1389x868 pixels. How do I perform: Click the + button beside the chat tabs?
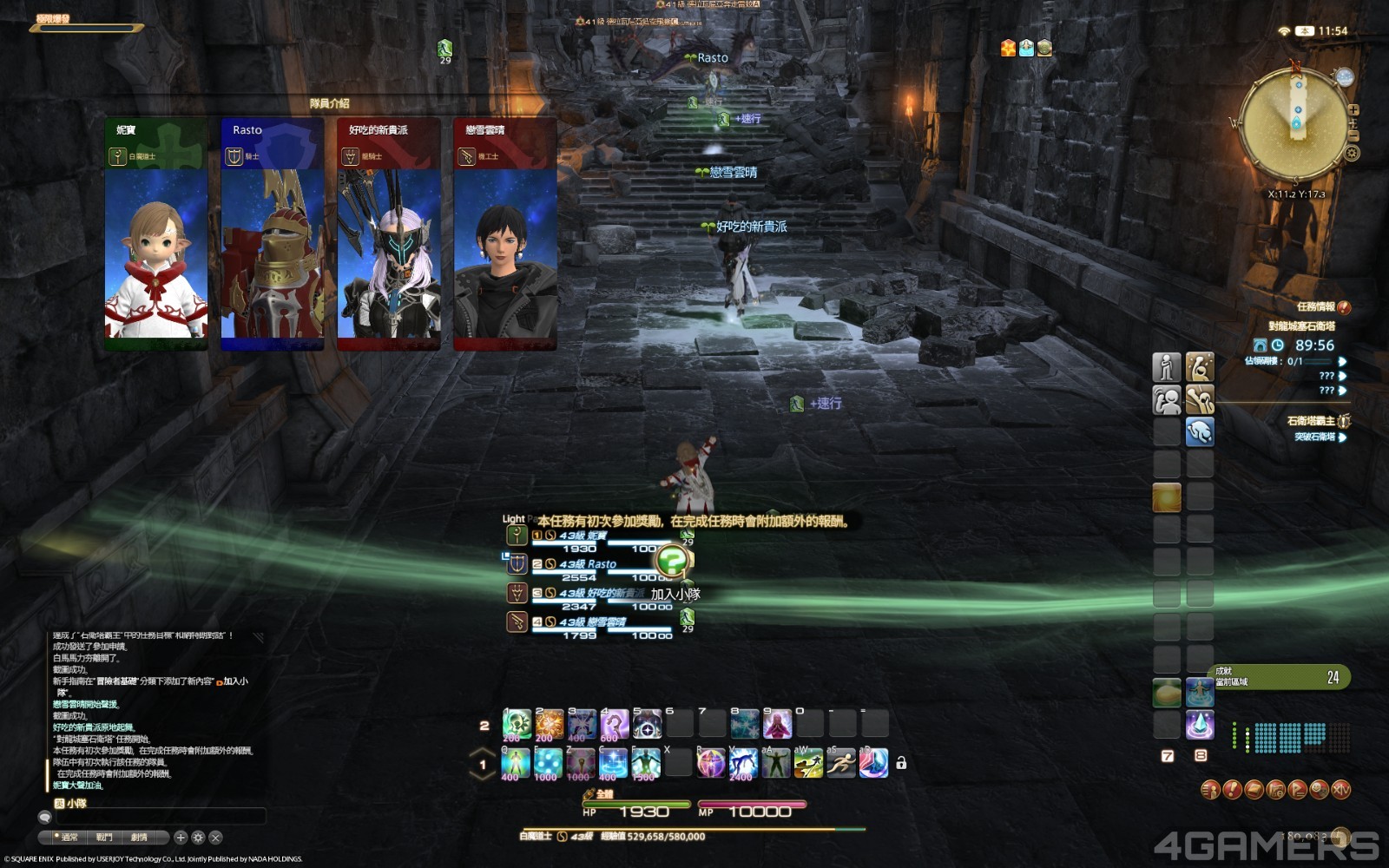coord(181,836)
